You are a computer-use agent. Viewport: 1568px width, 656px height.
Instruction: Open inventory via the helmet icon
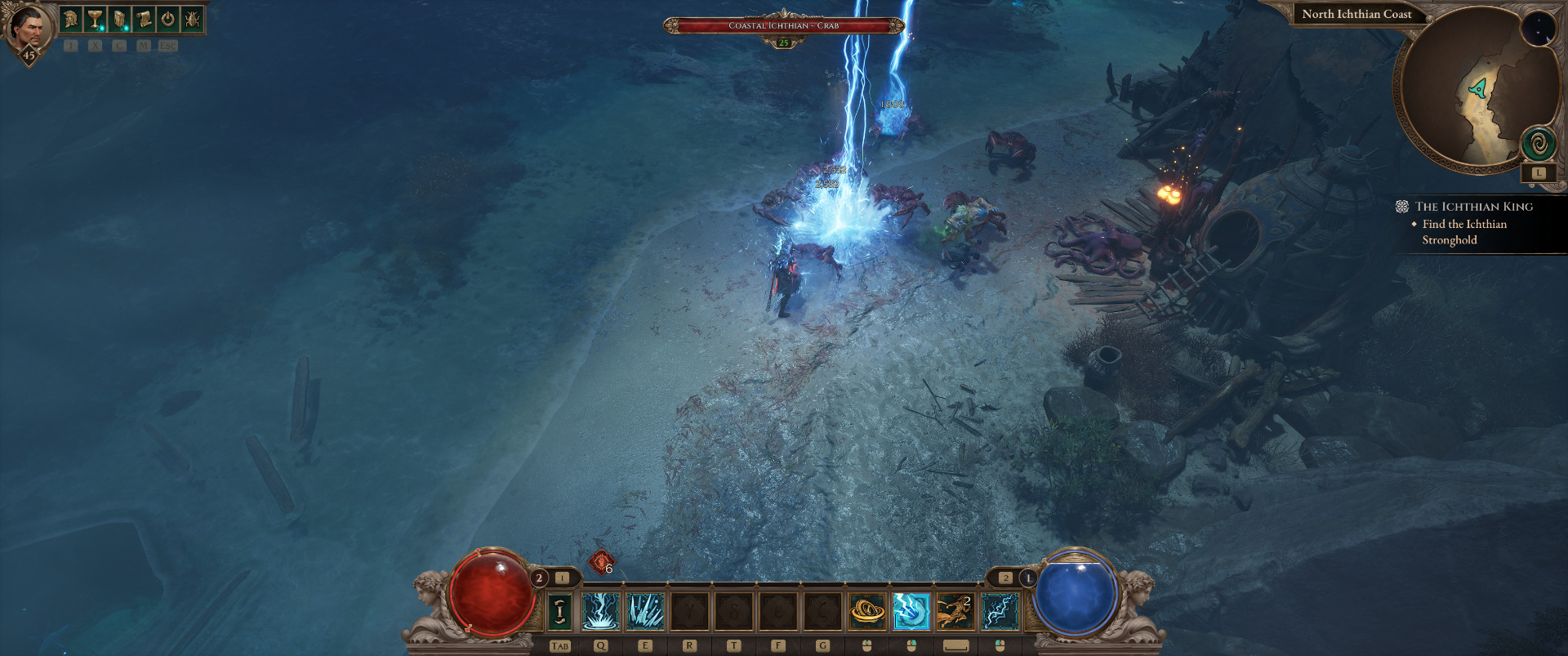(71, 19)
